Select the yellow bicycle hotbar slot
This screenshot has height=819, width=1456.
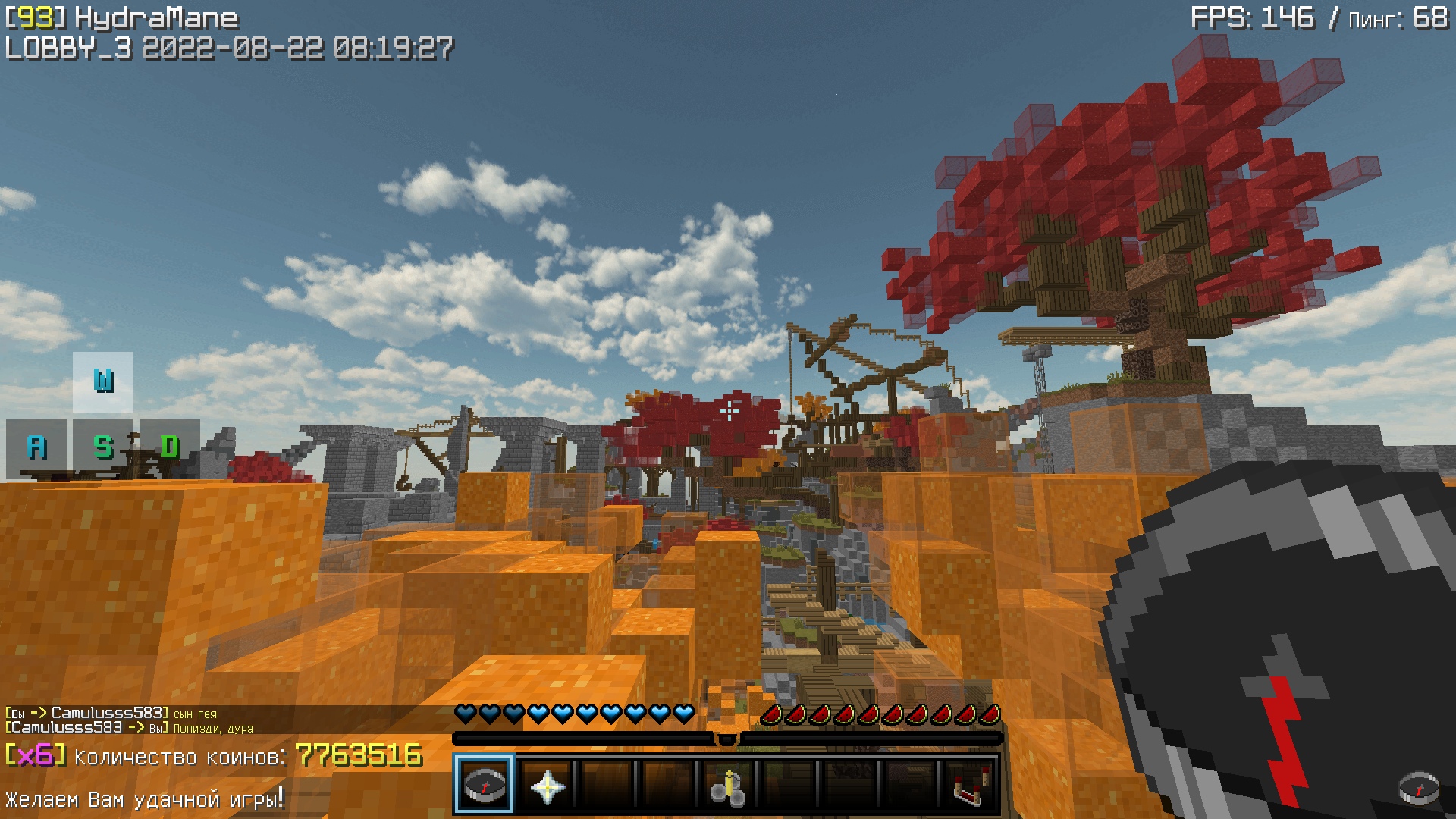727,786
